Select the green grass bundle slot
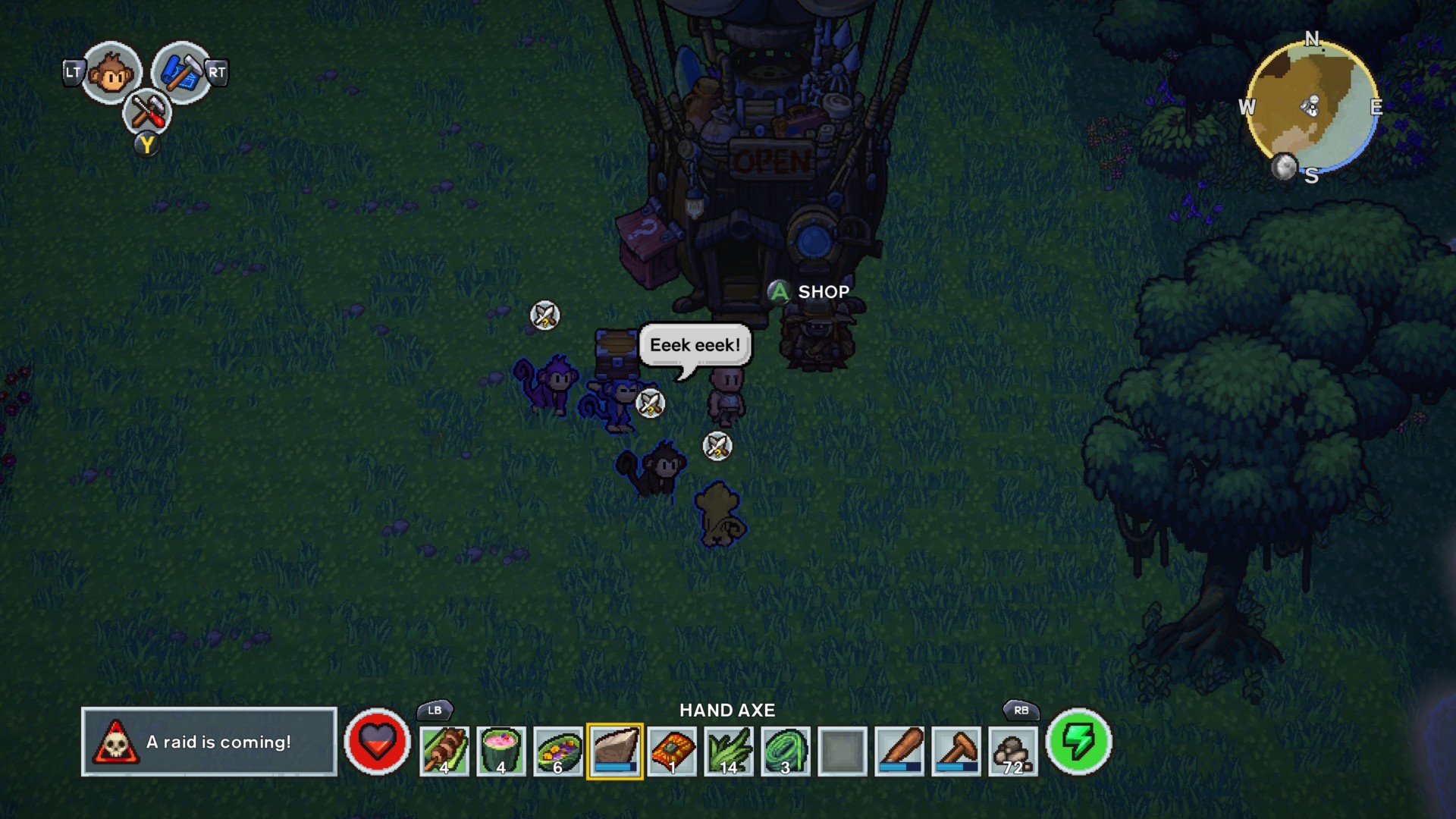Screen dimensions: 1456x819 point(729,751)
